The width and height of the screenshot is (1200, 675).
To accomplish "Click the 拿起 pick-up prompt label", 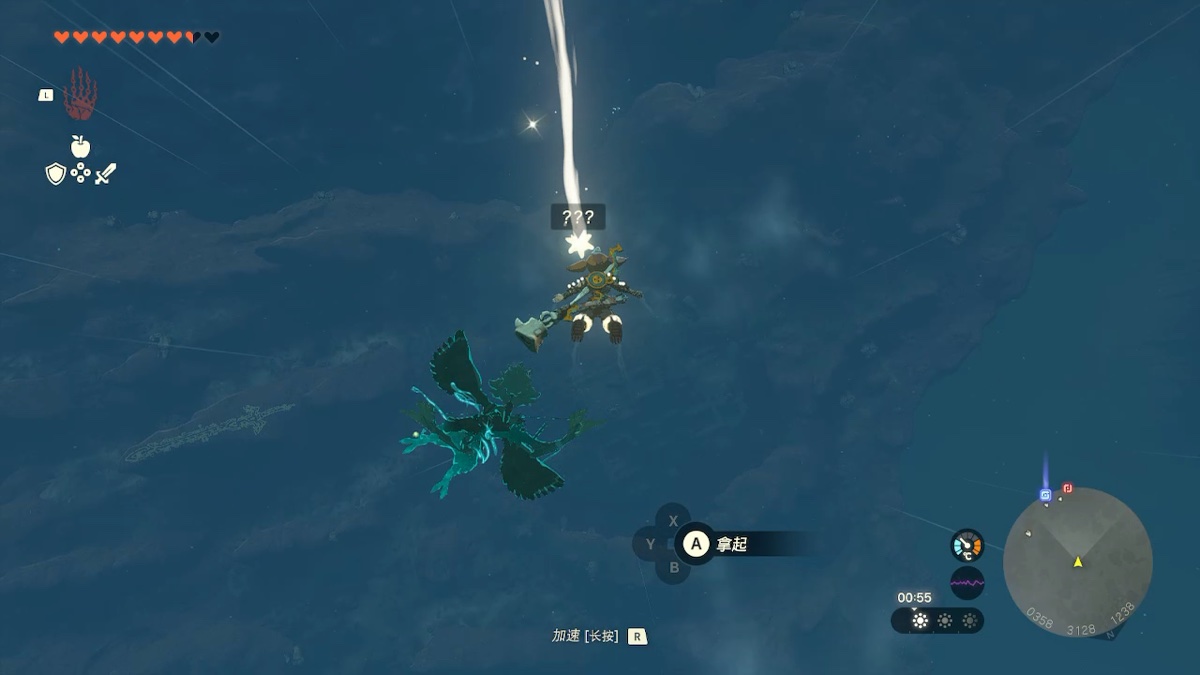I will 732,544.
